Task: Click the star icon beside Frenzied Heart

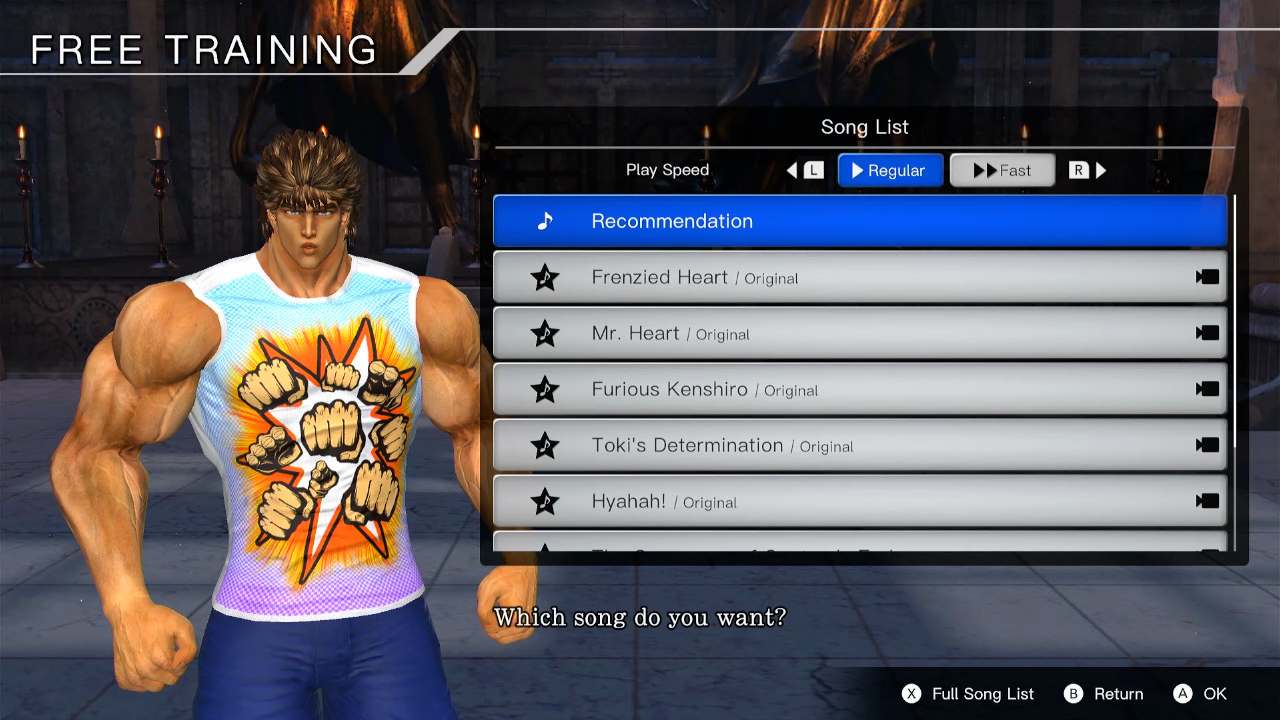Action: (544, 277)
